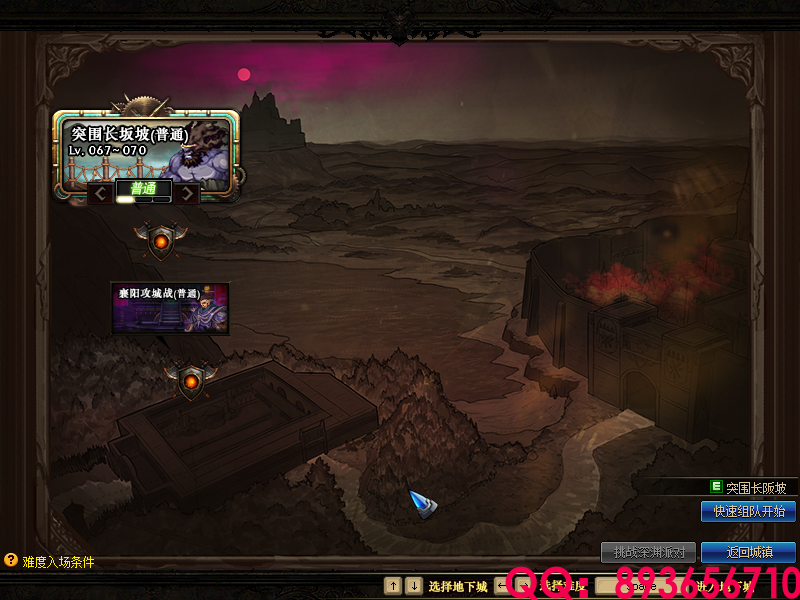
Task: Start quick party with 快速组队开始
Action: [x=748, y=511]
